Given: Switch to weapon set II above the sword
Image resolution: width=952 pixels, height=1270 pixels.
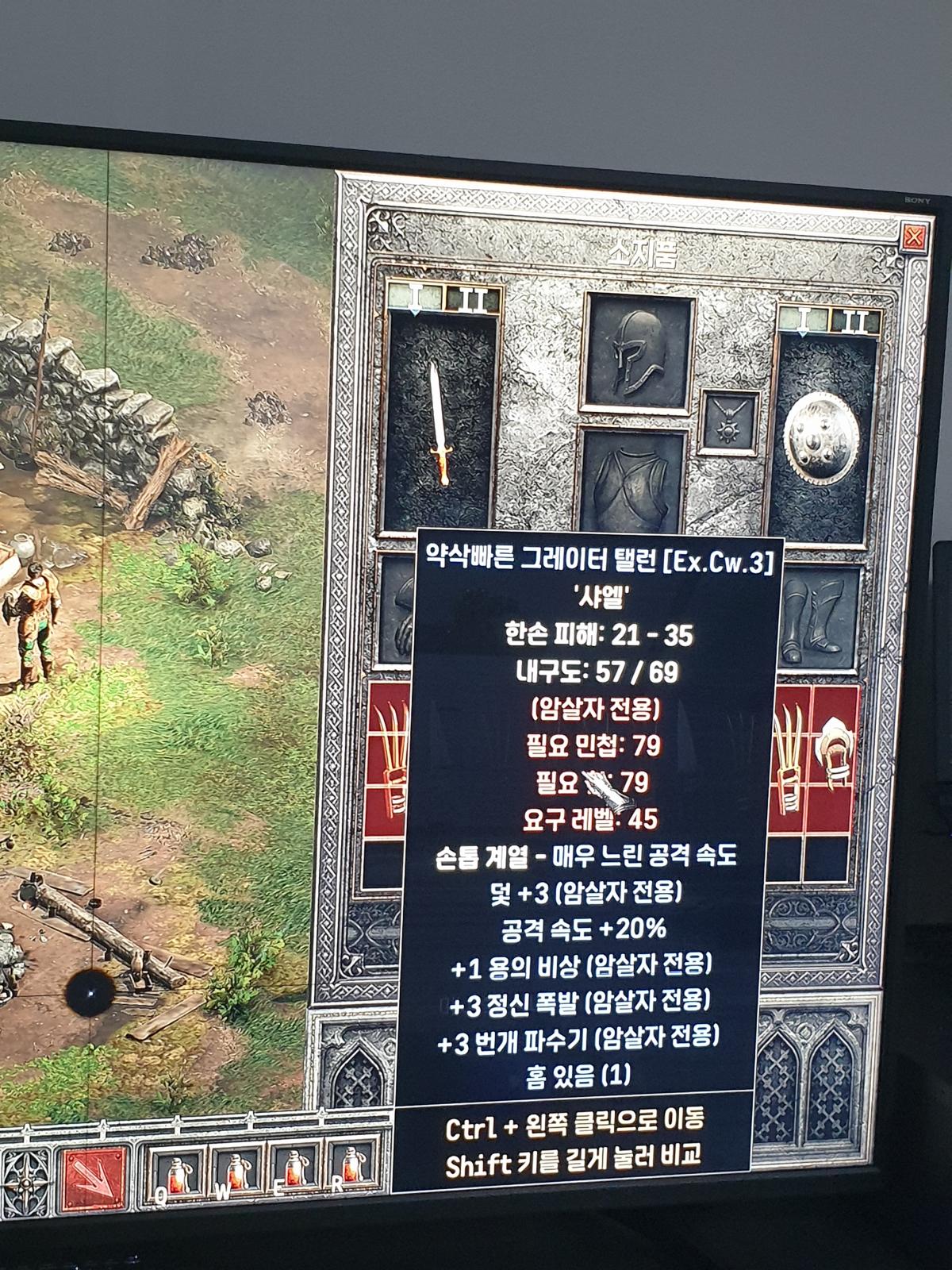Looking at the screenshot, I should point(473,300).
